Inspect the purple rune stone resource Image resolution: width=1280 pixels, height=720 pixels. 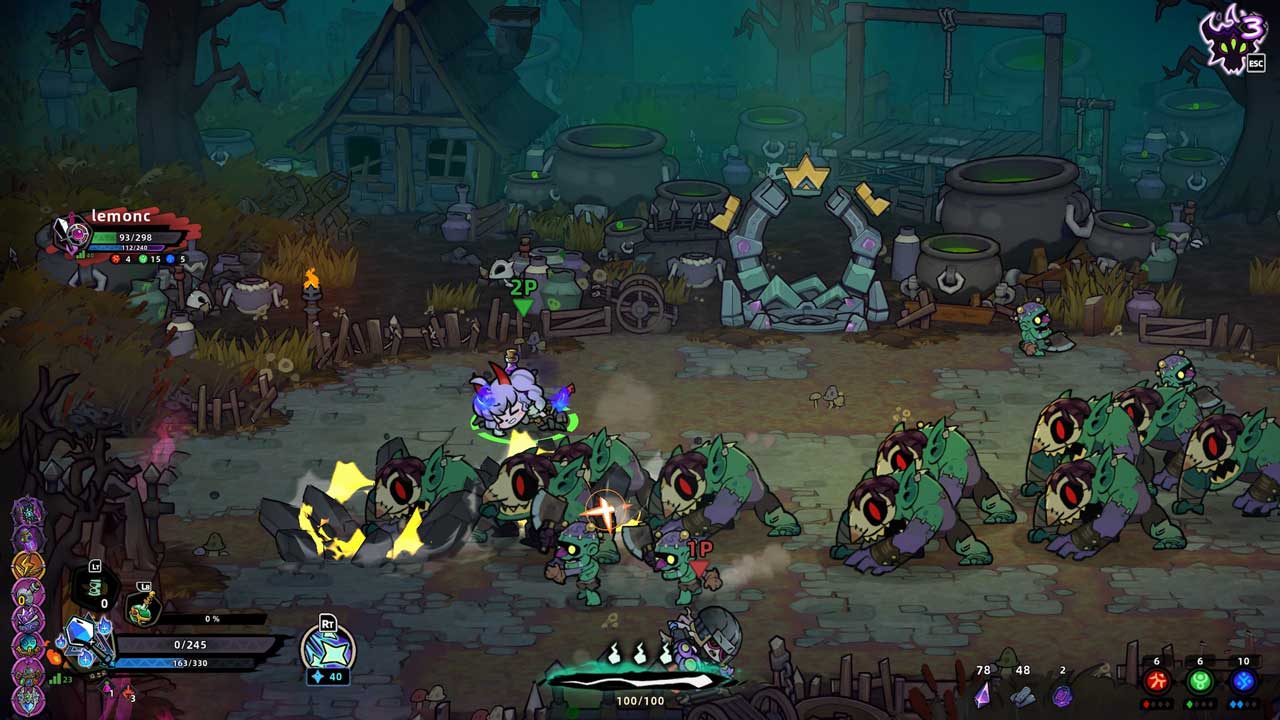[1062, 694]
